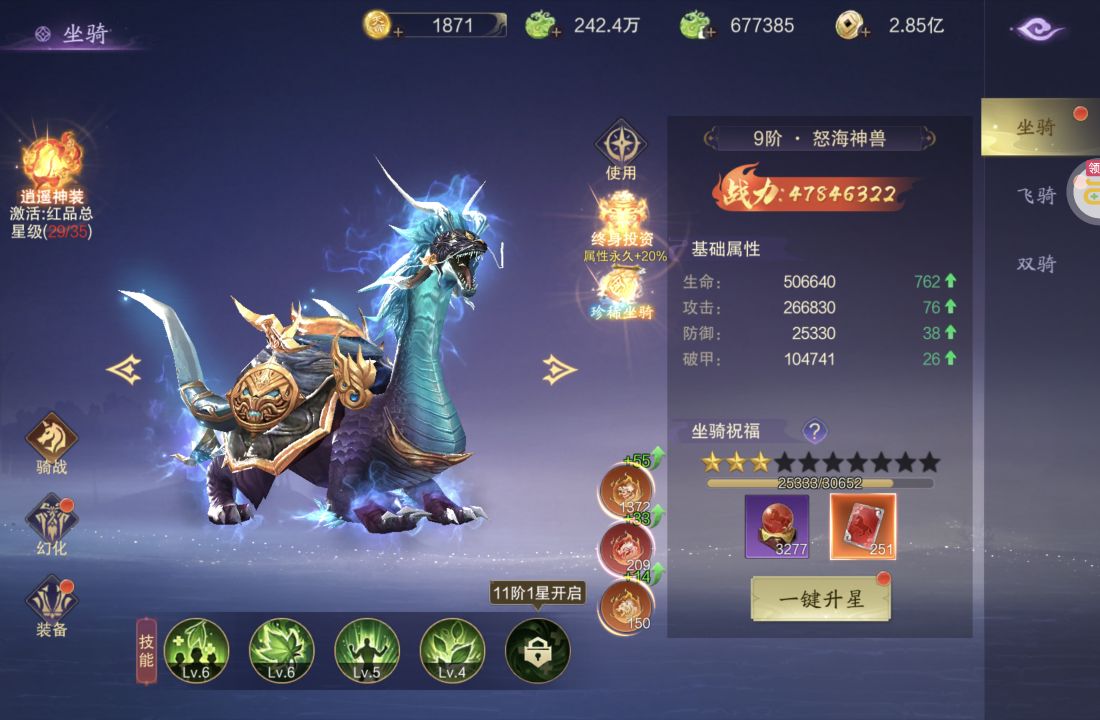Select the red card item with 251
Screen dimensions: 1100x720
[x=863, y=526]
